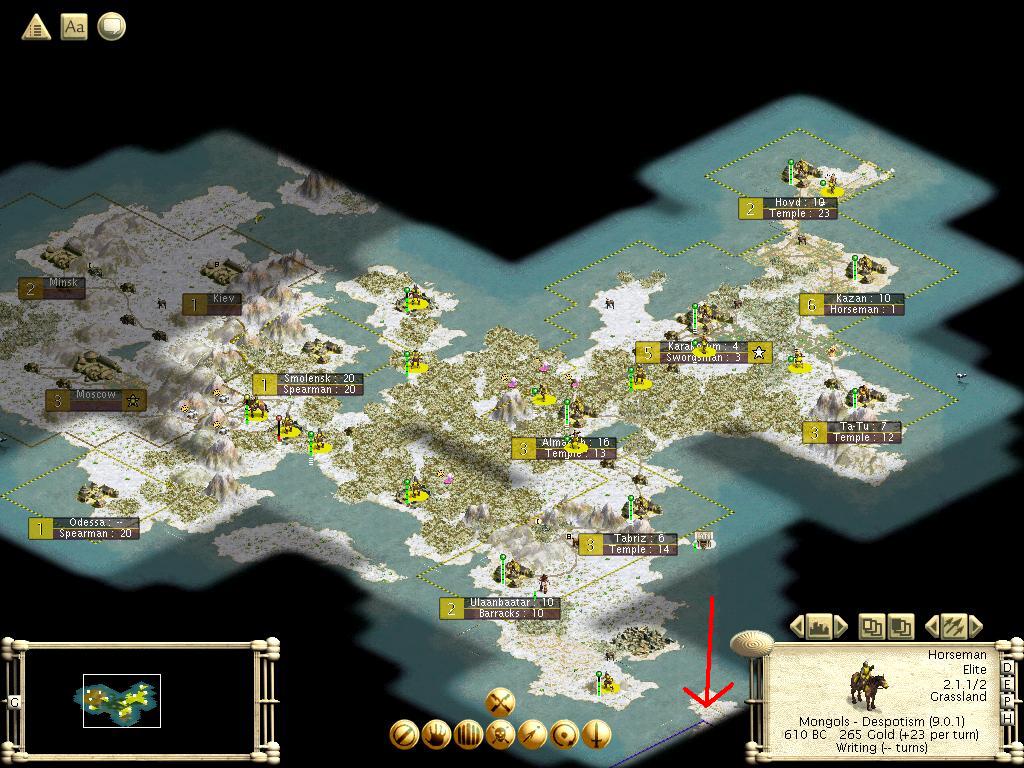The image size is (1024, 768).
Task: Go to previous city with left arrow
Action: click(x=797, y=627)
